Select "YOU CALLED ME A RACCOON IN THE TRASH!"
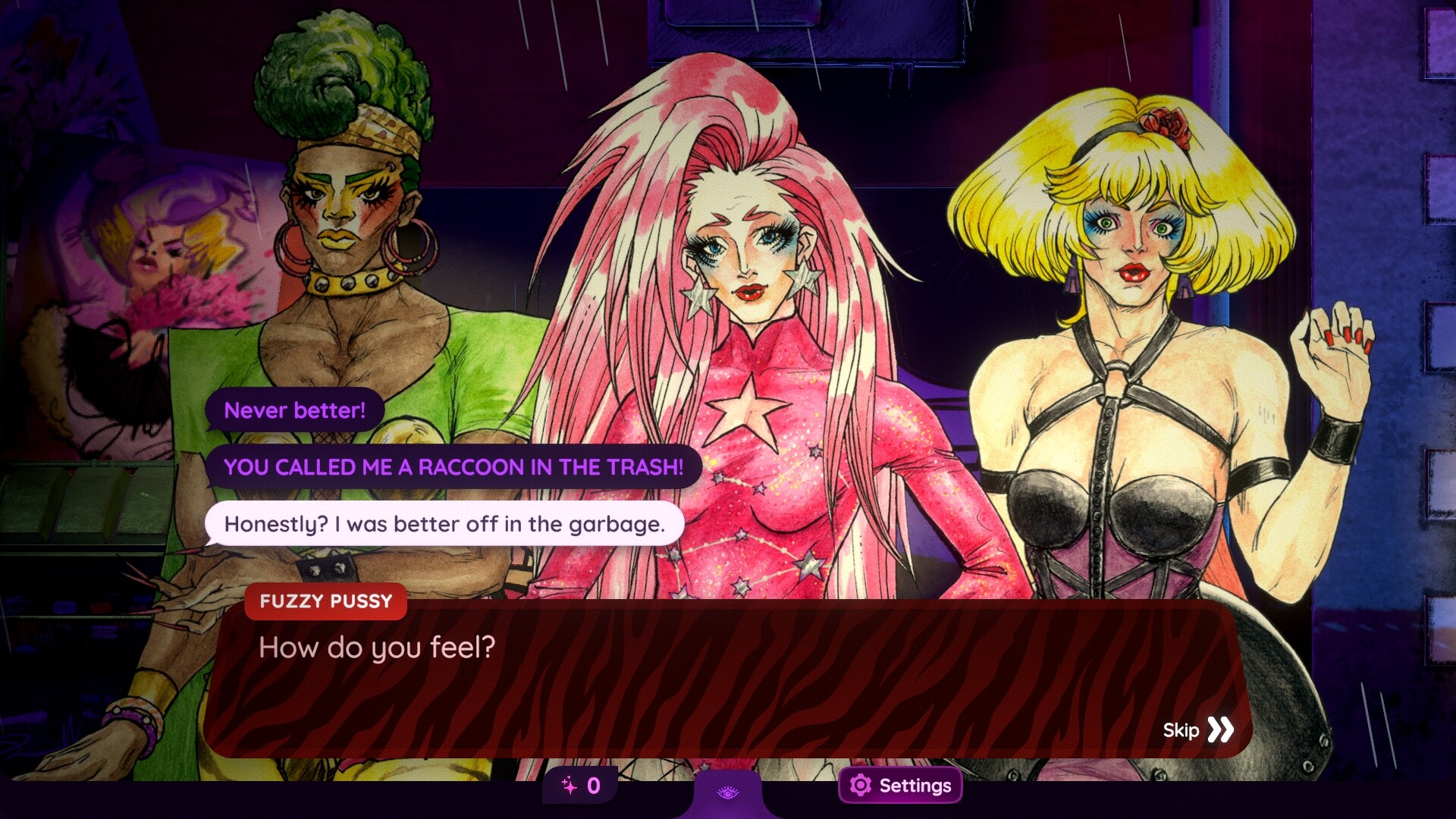Image resolution: width=1456 pixels, height=819 pixels. coord(453,467)
